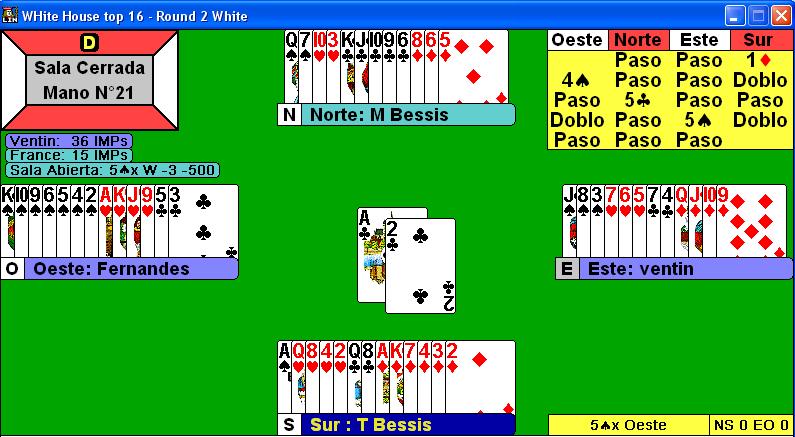This screenshot has width=795, height=437.
Task: Open the Sala Cerrada Mano N°21 panel
Action: (x=90, y=80)
